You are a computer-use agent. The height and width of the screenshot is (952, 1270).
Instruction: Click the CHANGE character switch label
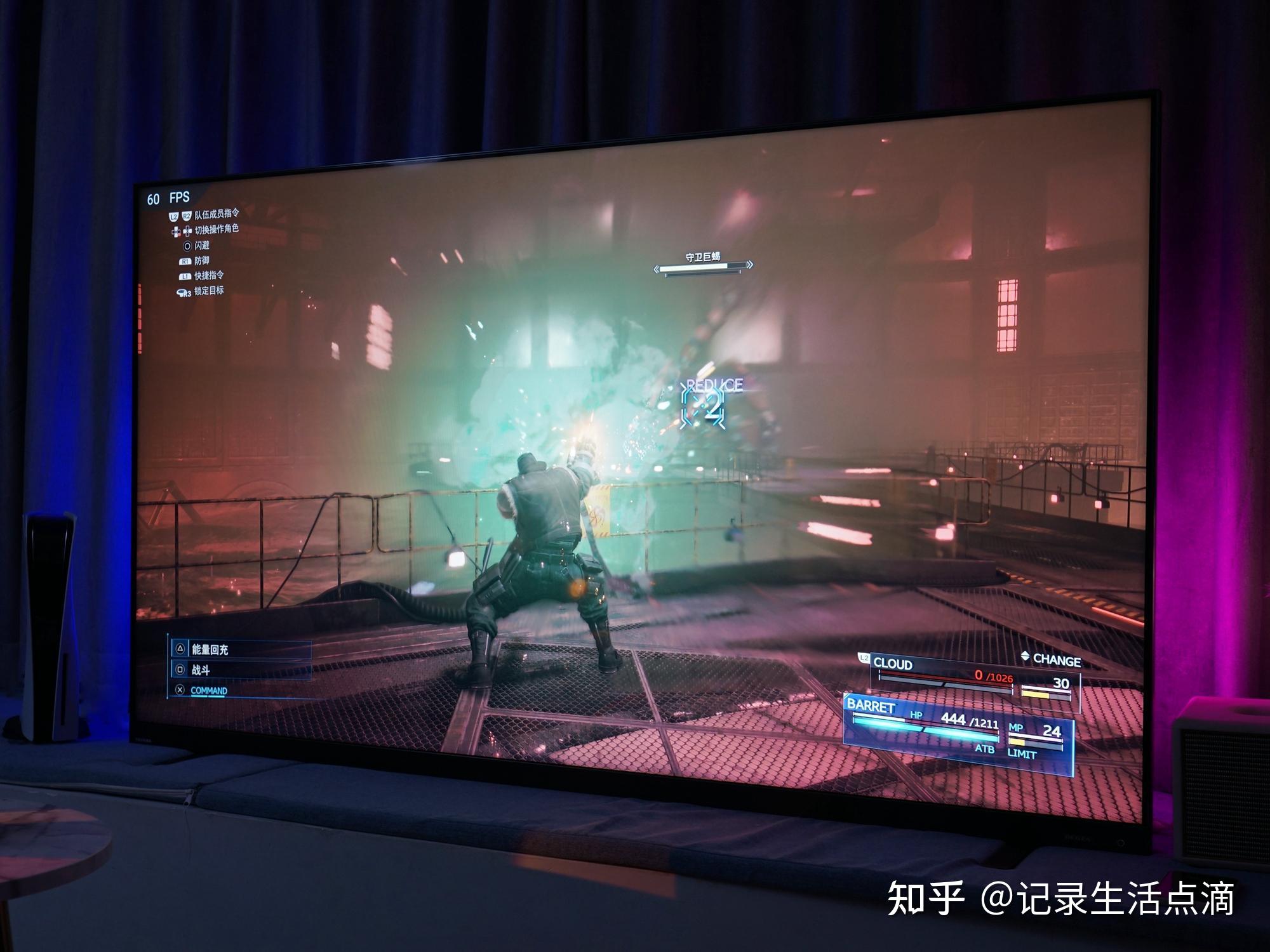coord(1056,660)
